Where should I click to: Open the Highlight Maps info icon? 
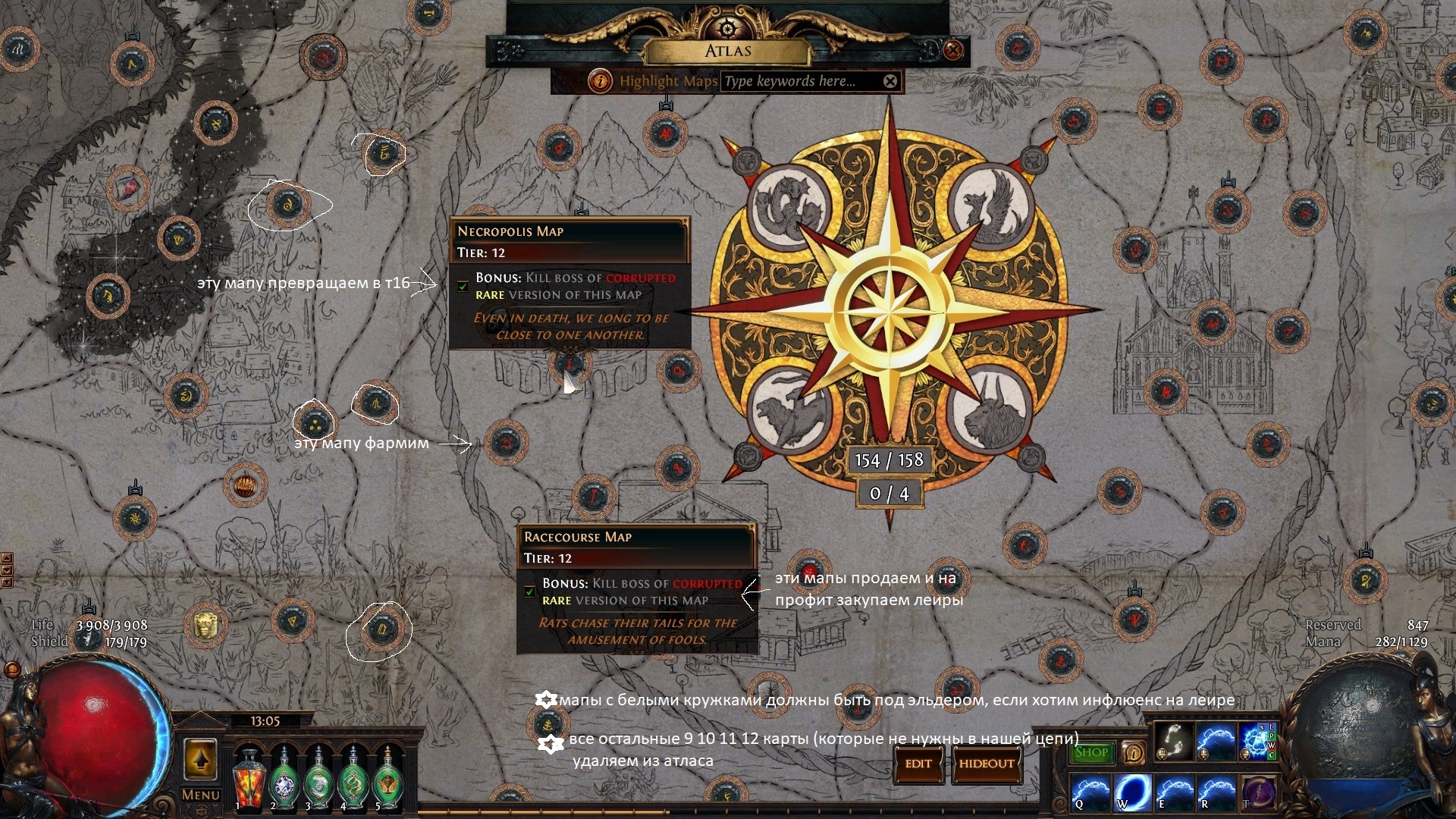(601, 81)
